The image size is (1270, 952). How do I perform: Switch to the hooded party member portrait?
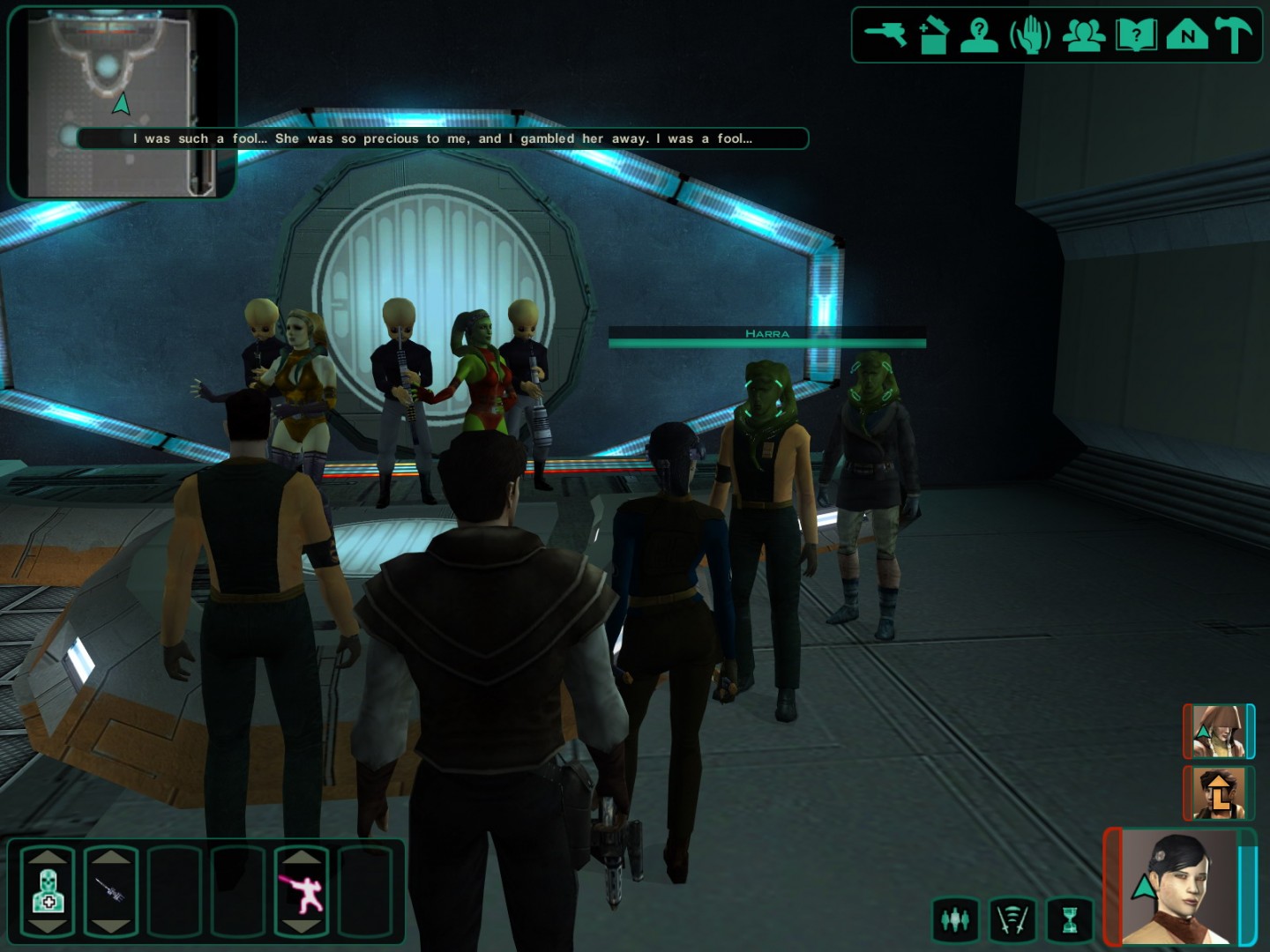[x=1218, y=731]
